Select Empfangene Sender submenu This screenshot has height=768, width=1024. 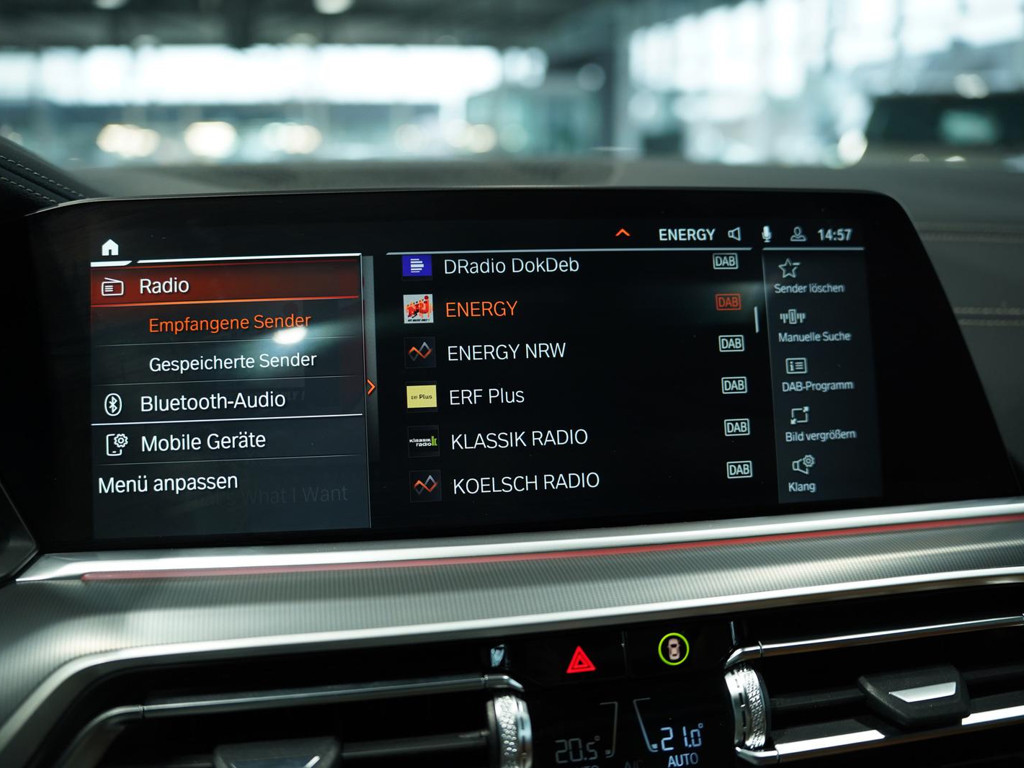(x=229, y=324)
